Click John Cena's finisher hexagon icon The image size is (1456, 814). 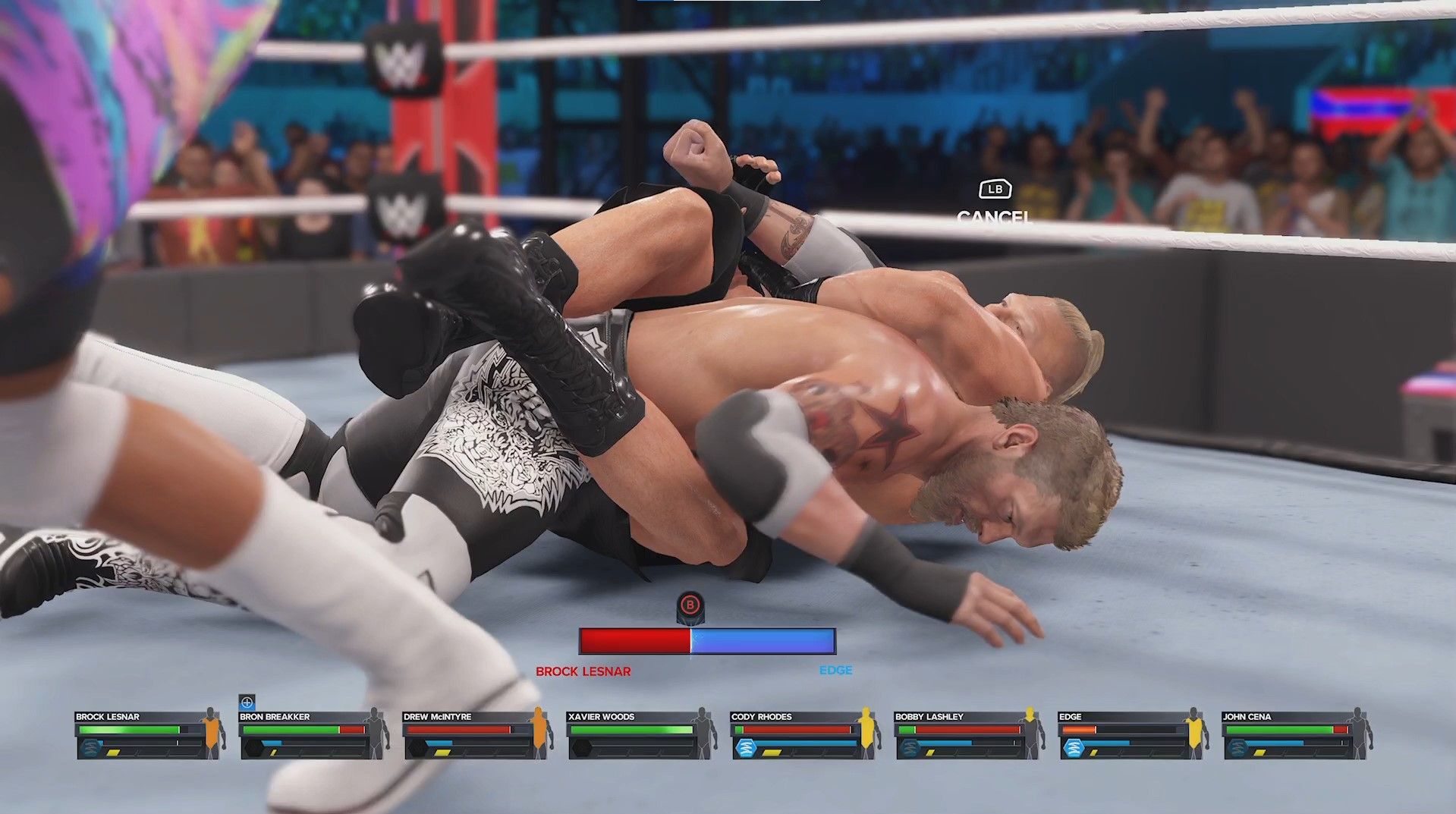1238,748
